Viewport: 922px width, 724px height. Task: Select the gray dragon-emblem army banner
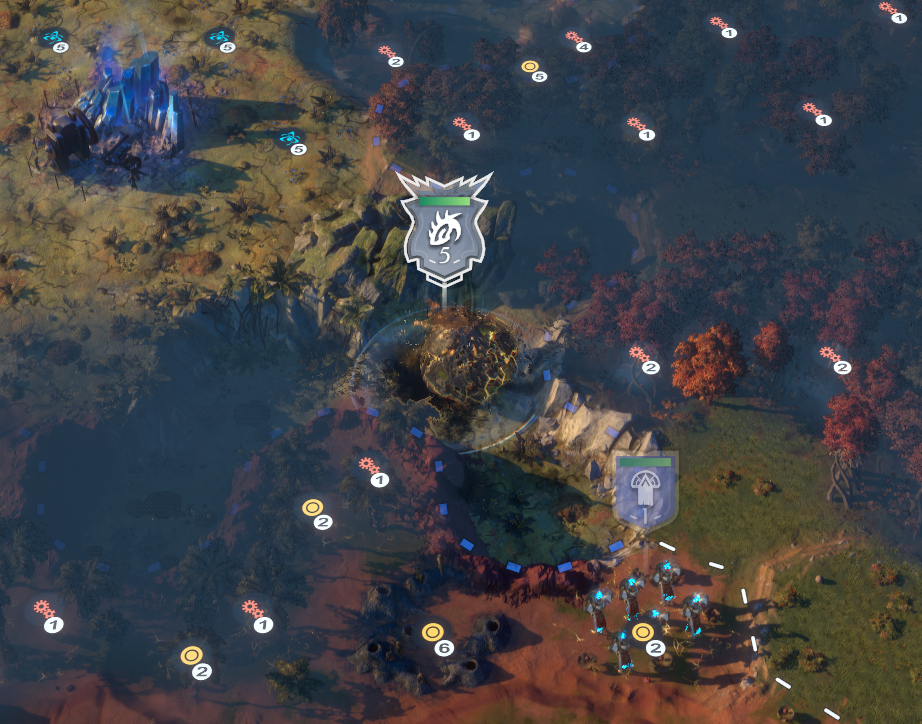coord(444,233)
